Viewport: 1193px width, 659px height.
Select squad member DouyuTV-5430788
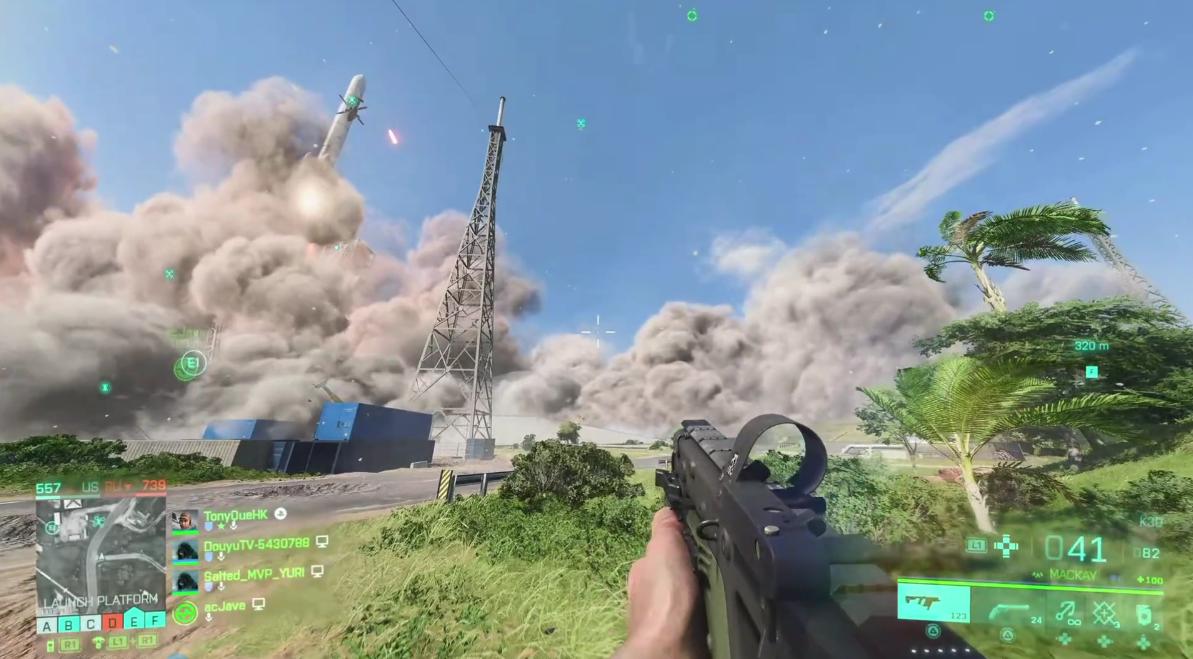[x=255, y=543]
